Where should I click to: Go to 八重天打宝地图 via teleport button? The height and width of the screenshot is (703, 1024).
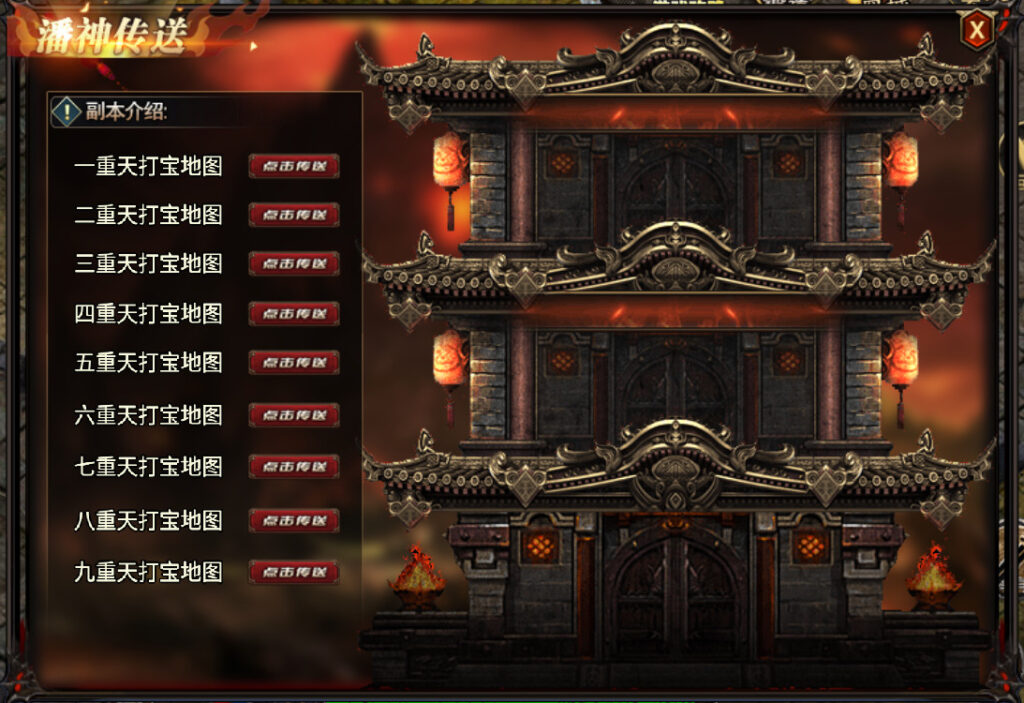point(294,521)
